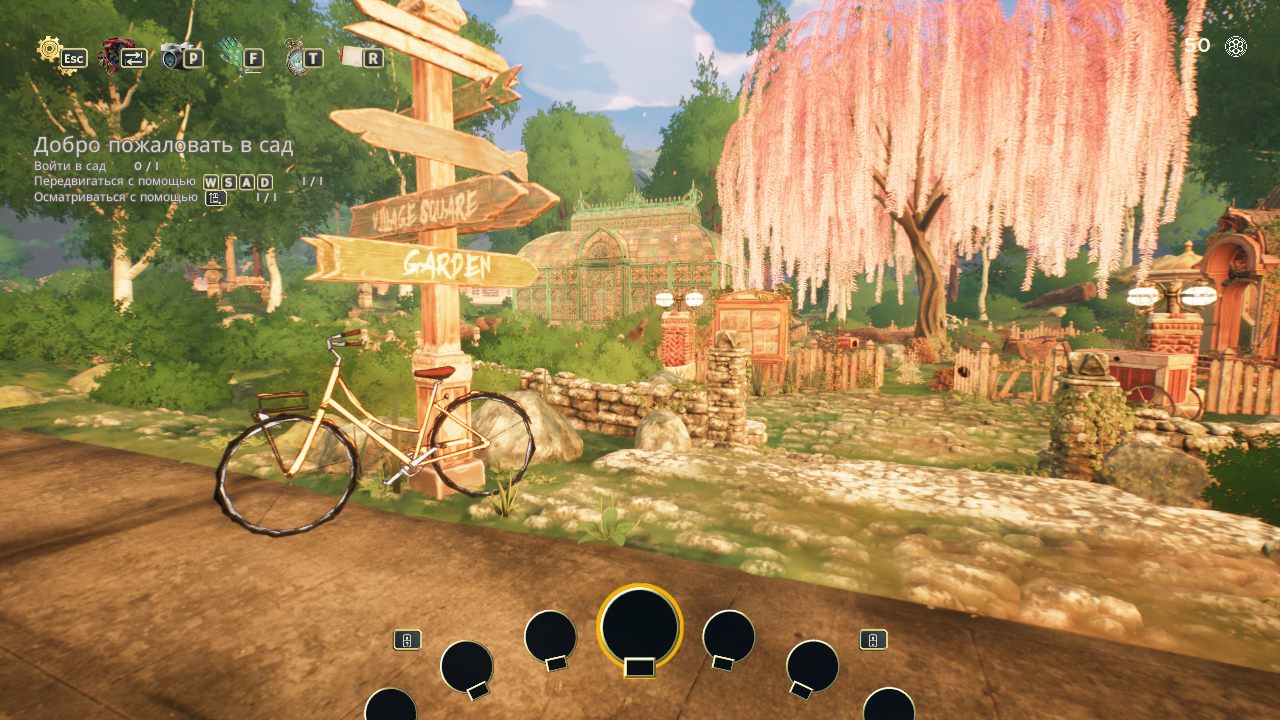Viewport: 1280px width, 720px height.
Task: Click the "Добро пожаловать в сад" quest title
Action: (164, 145)
